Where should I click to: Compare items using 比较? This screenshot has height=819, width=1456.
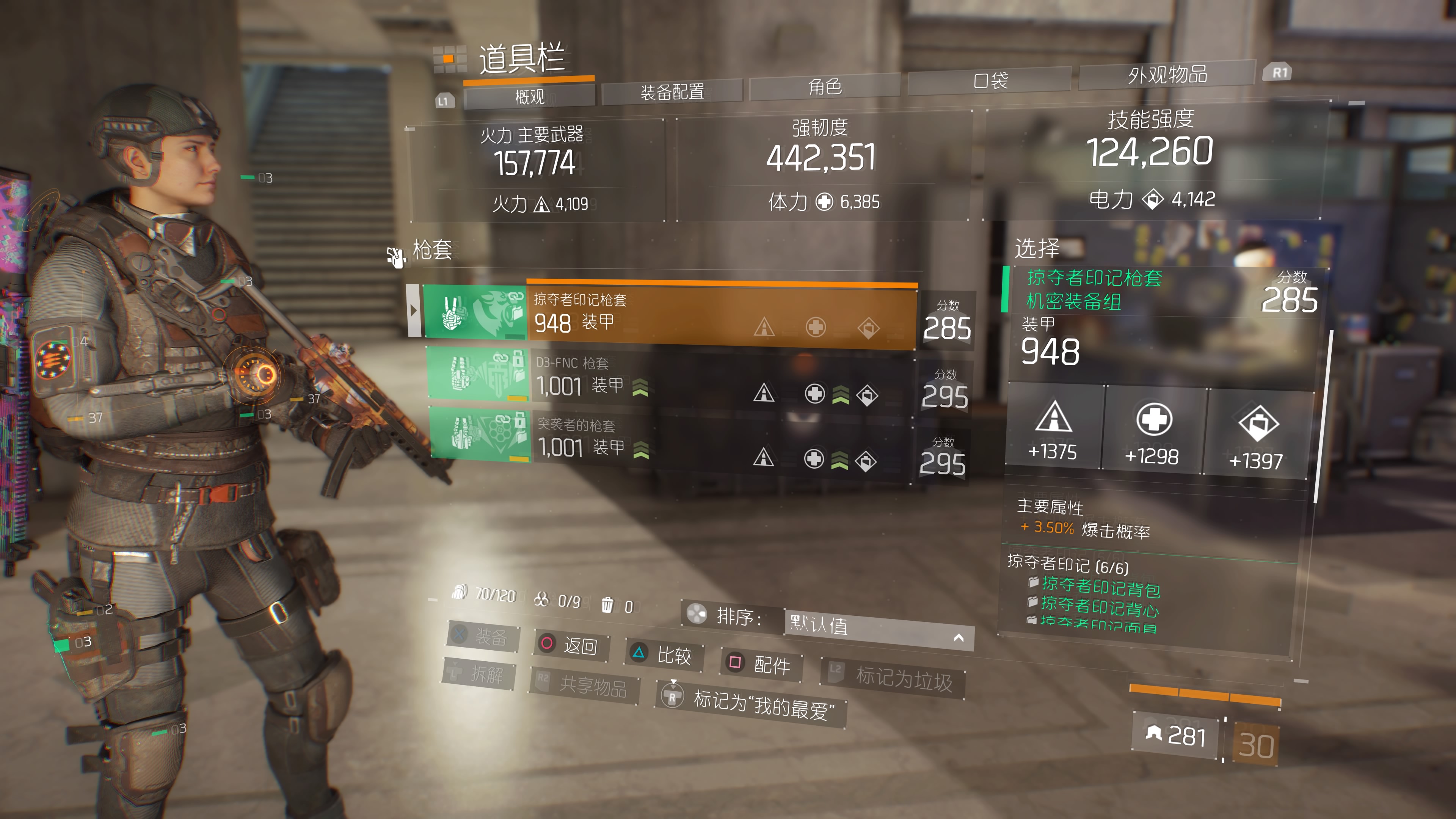tap(664, 654)
